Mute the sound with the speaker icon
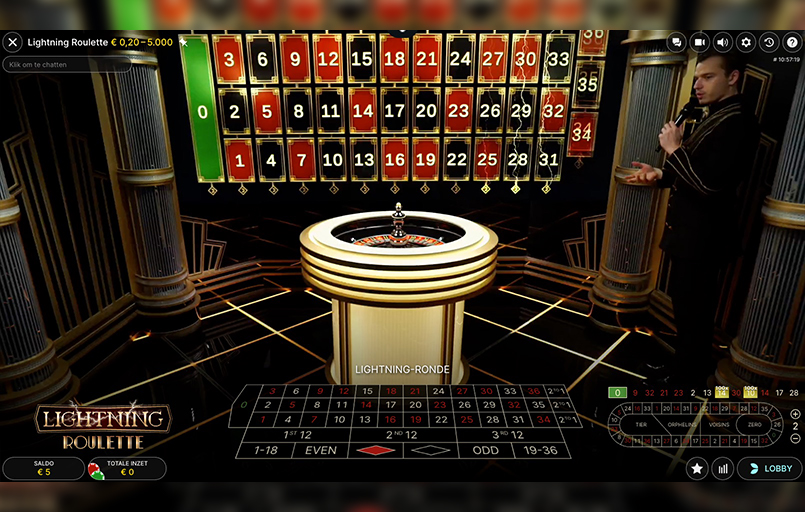805x512 pixels. click(723, 42)
